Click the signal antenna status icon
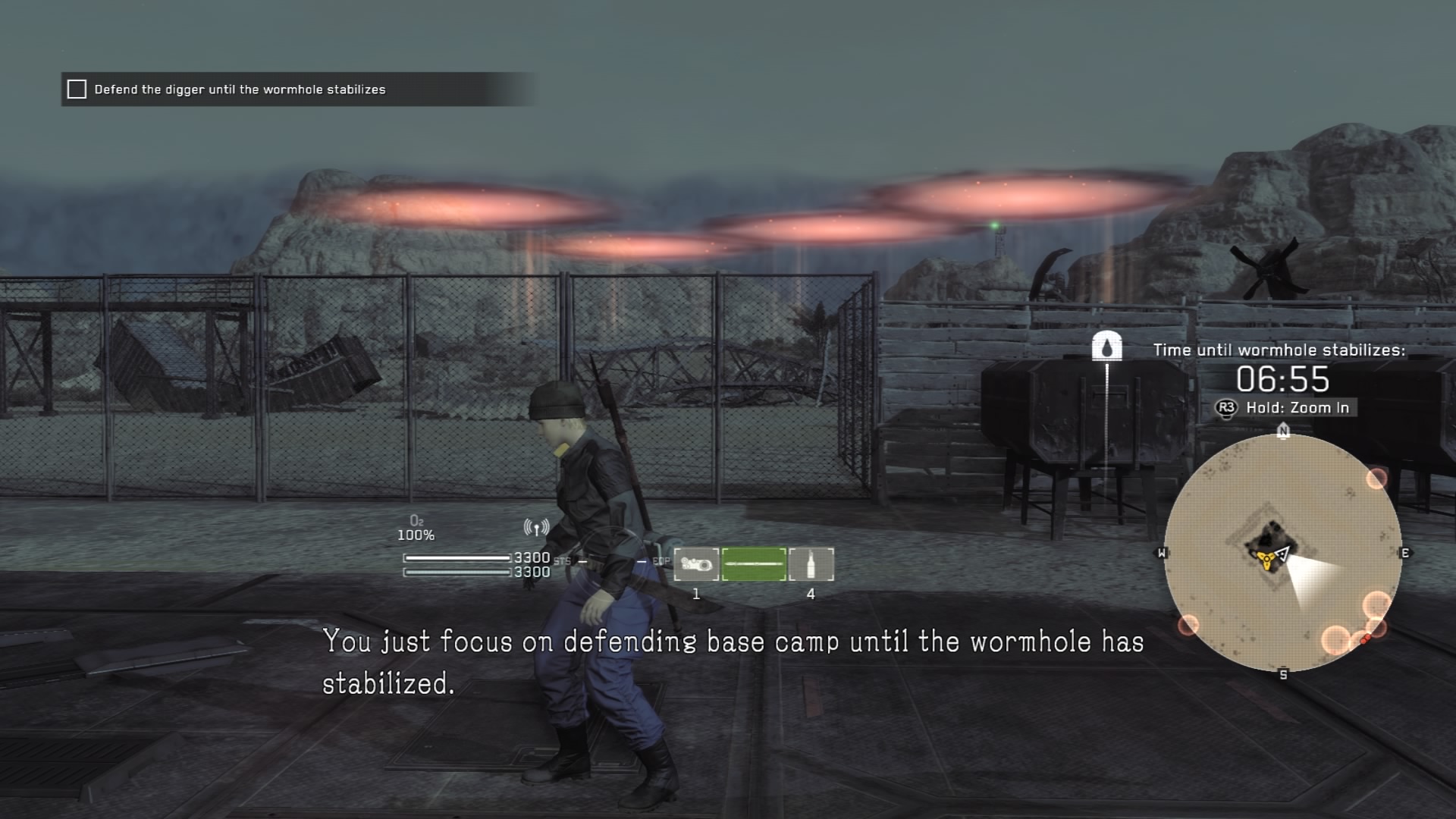The image size is (1456, 819). [x=536, y=528]
